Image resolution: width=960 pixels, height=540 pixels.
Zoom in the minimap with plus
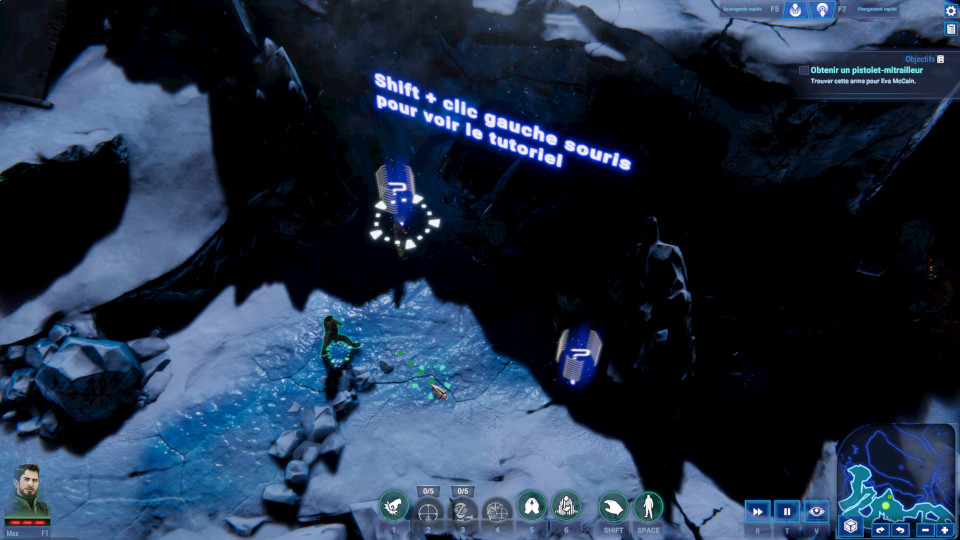click(x=944, y=529)
